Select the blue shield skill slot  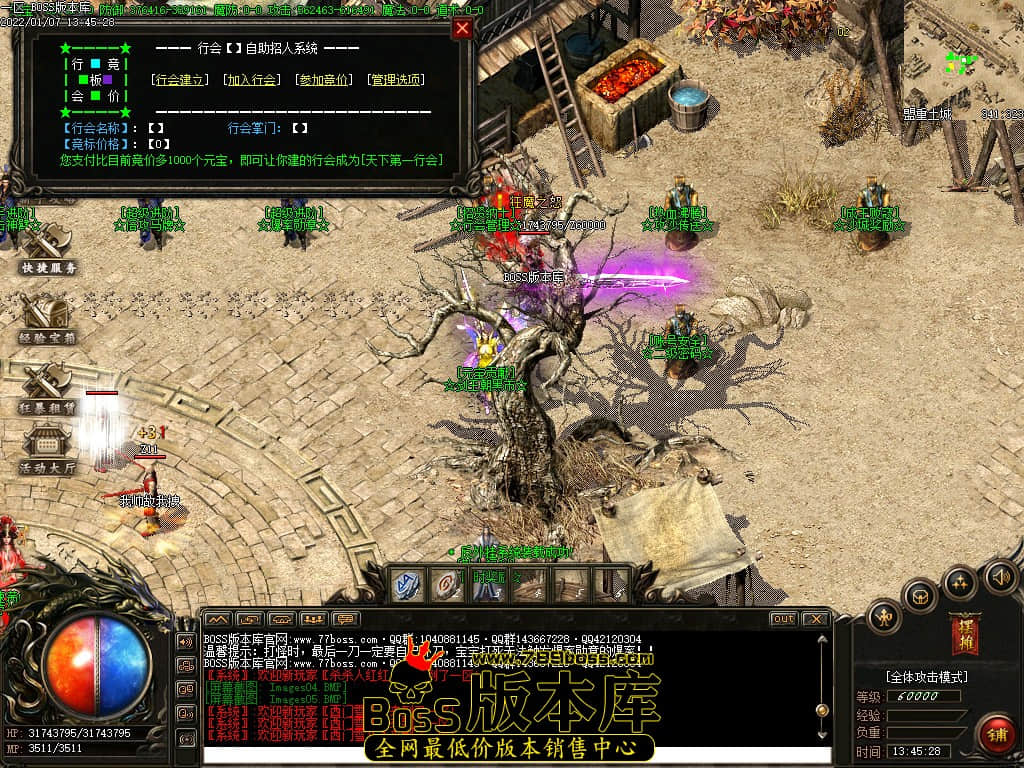[x=407, y=586]
